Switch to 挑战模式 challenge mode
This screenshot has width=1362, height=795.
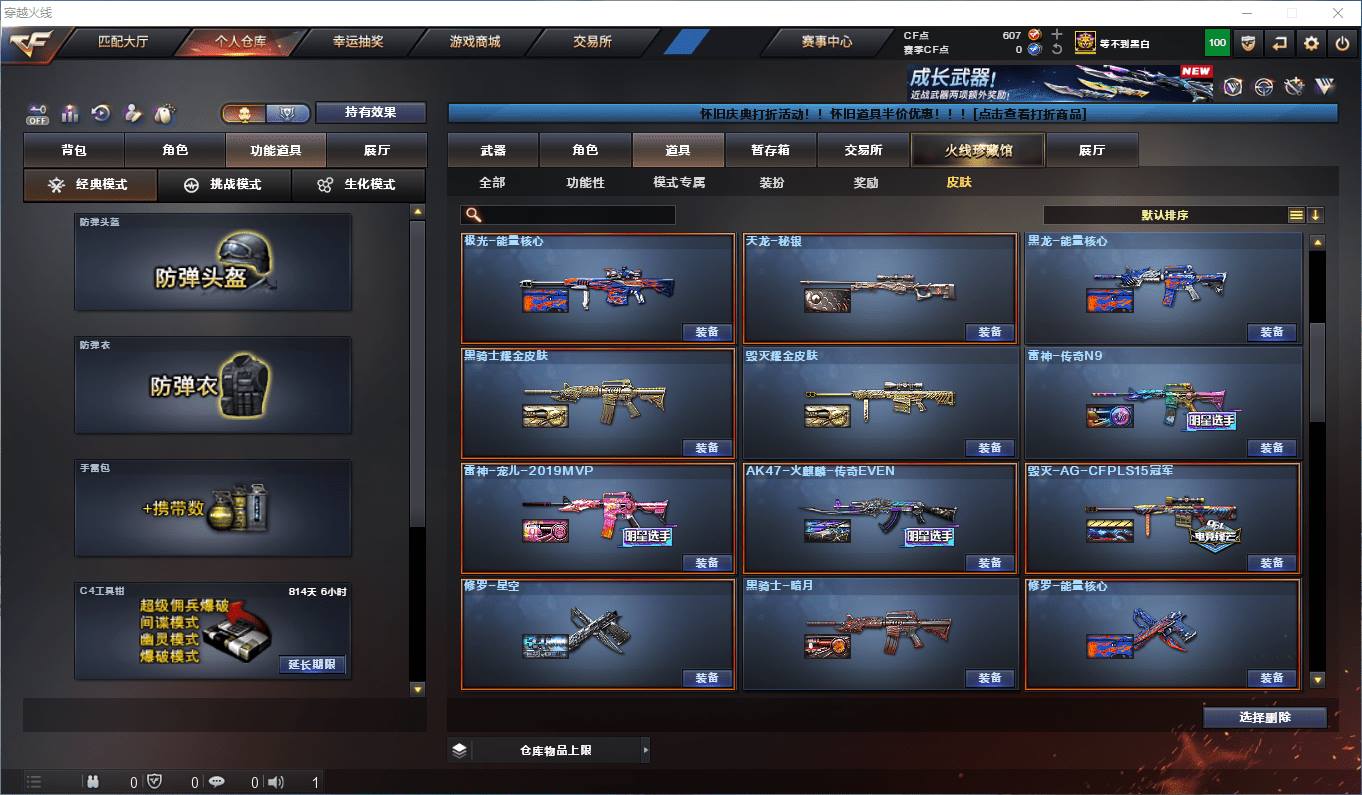pyautogui.click(x=224, y=185)
